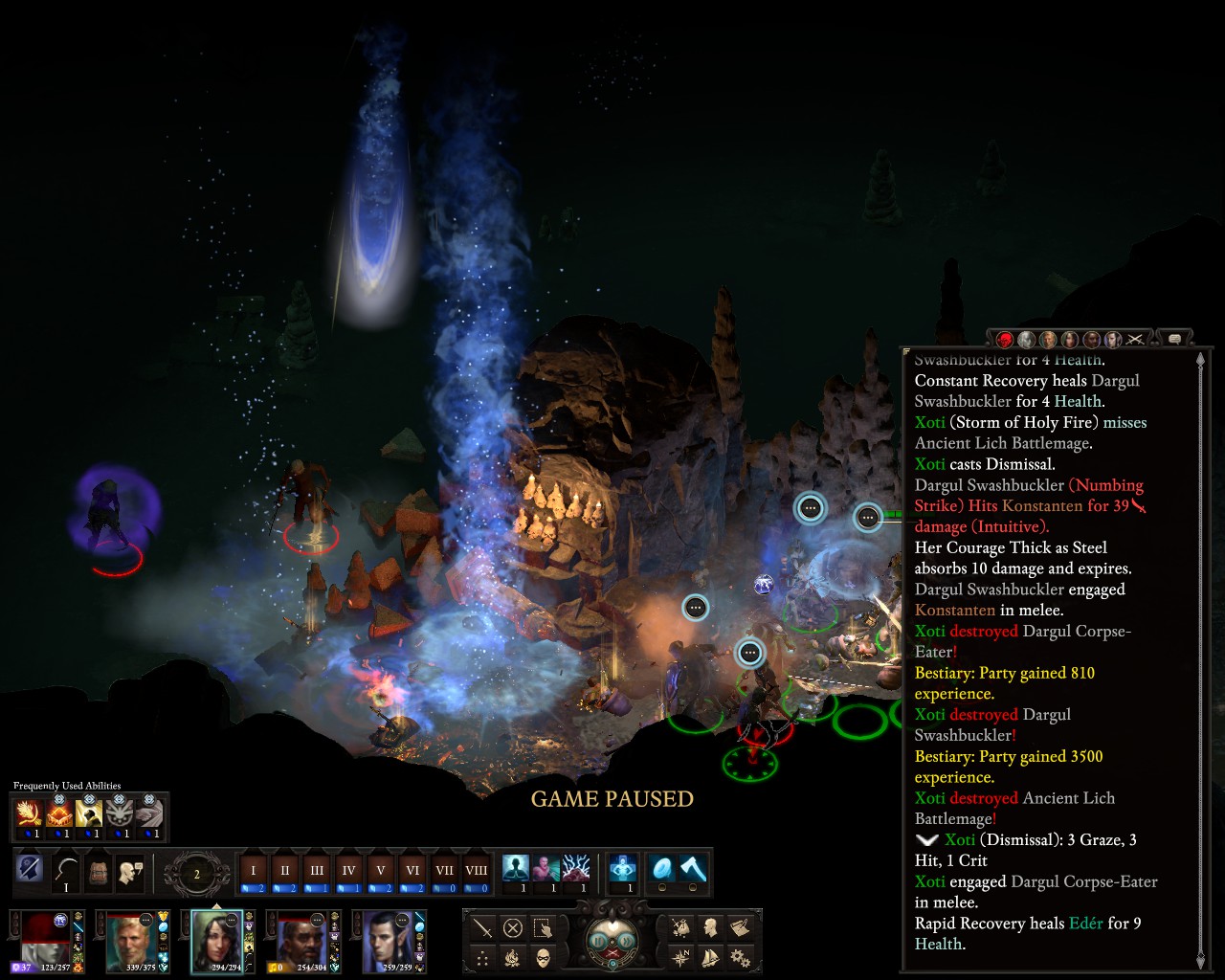Choose the dark-haired woman party portrait
Viewport: 1225px width, 980px height.
click(x=217, y=940)
